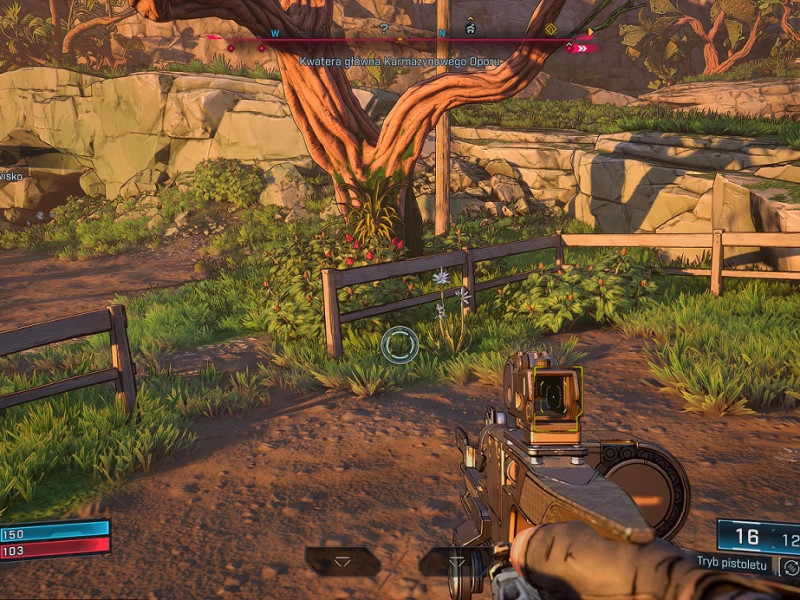The height and width of the screenshot is (600, 800).
Task: Select the yellow diamond quest marker on compass
Action: [551, 29]
